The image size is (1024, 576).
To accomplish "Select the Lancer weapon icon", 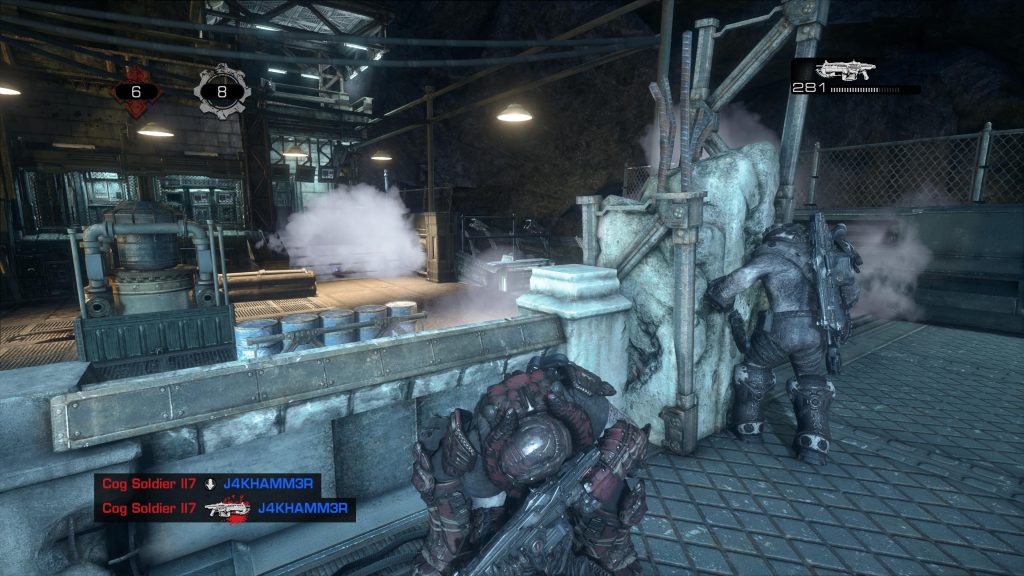I will (x=845, y=69).
